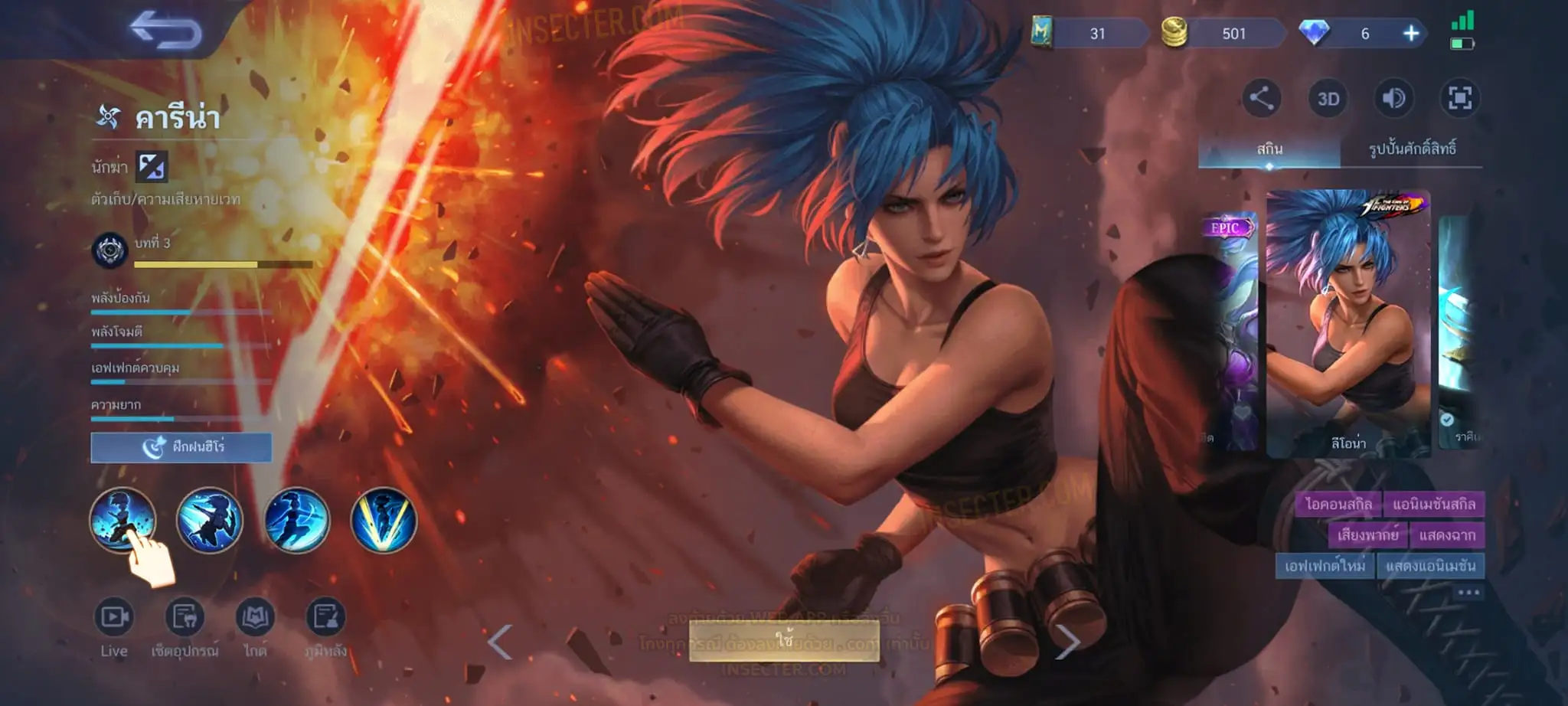
Task: Go back using the return arrow
Action: tap(165, 31)
